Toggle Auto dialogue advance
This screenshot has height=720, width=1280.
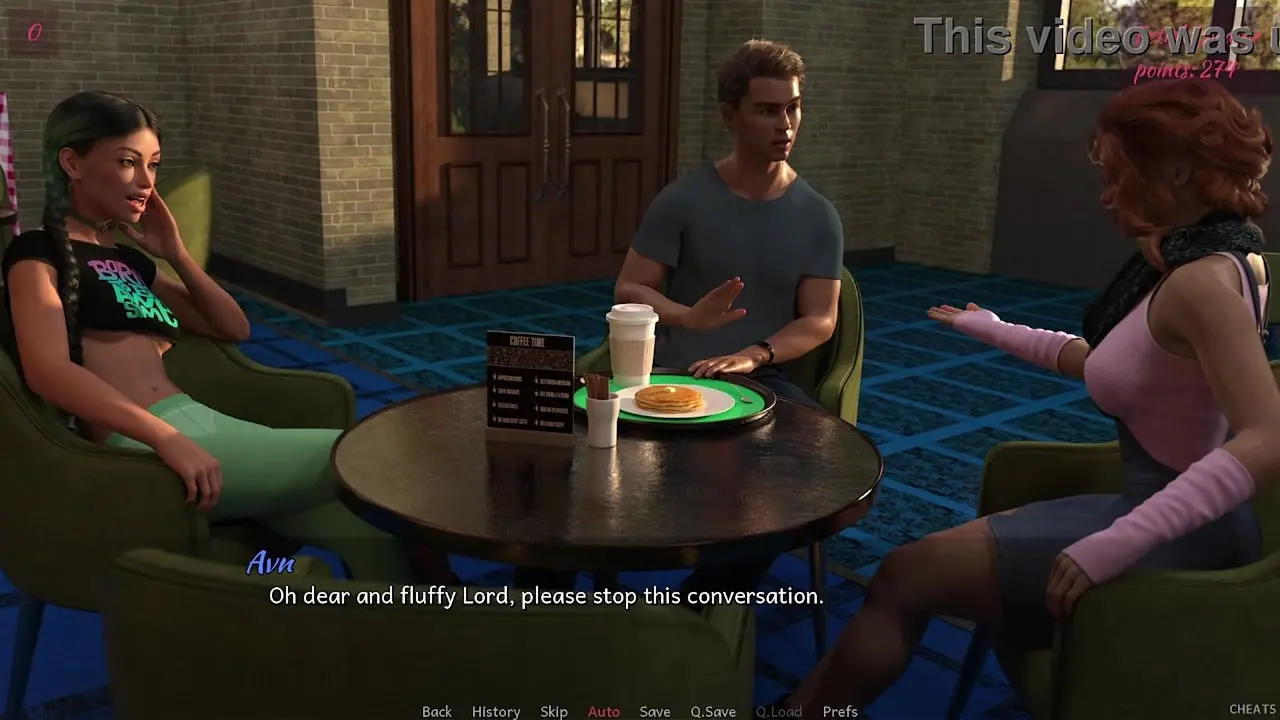(604, 711)
